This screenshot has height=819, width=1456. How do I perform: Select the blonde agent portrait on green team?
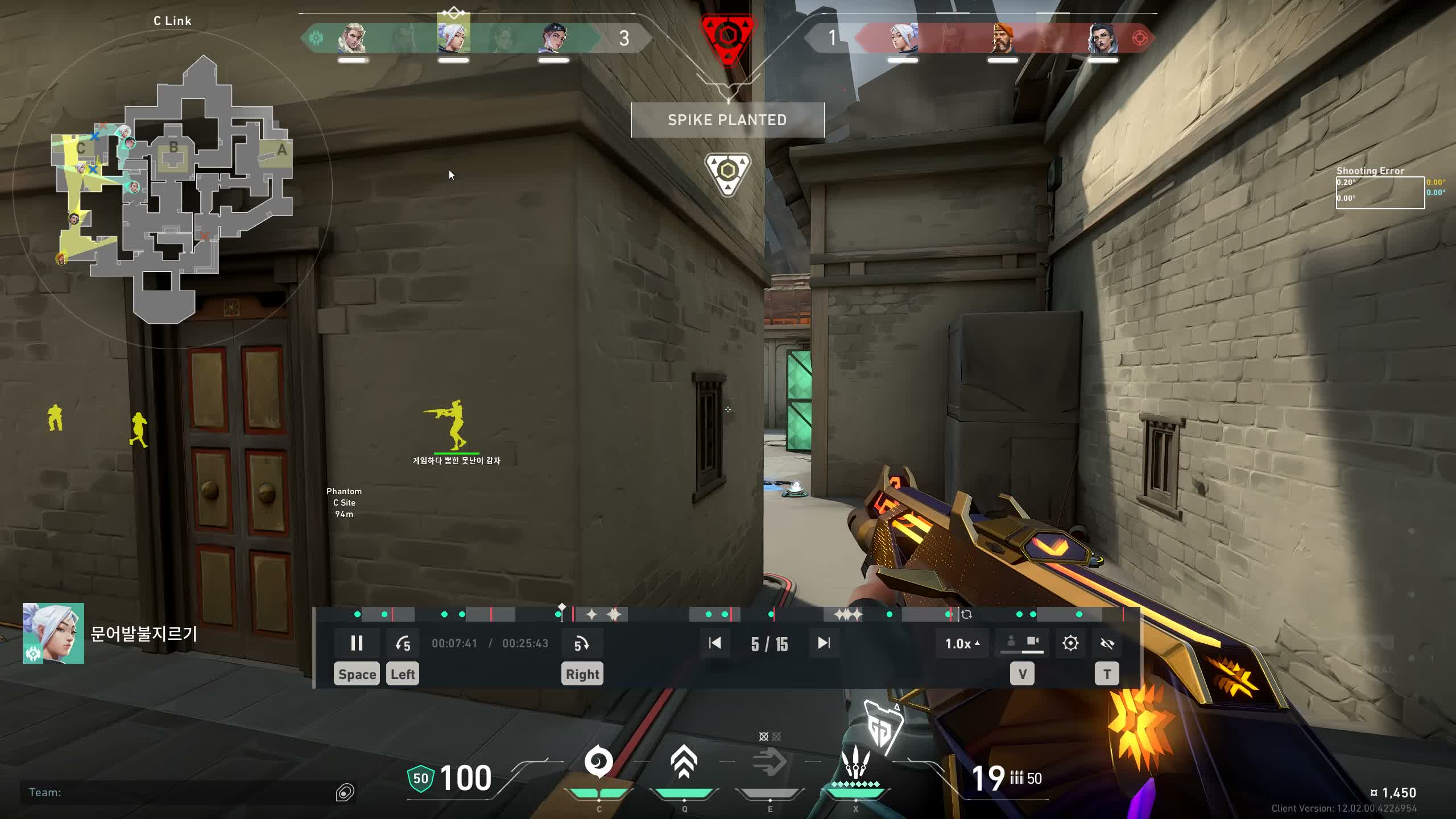tap(352, 39)
